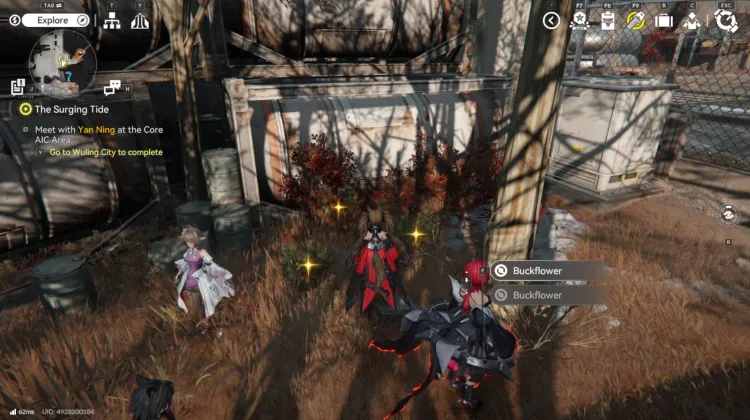
Task: Open the tower-shaped facility icon
Action: [140, 20]
